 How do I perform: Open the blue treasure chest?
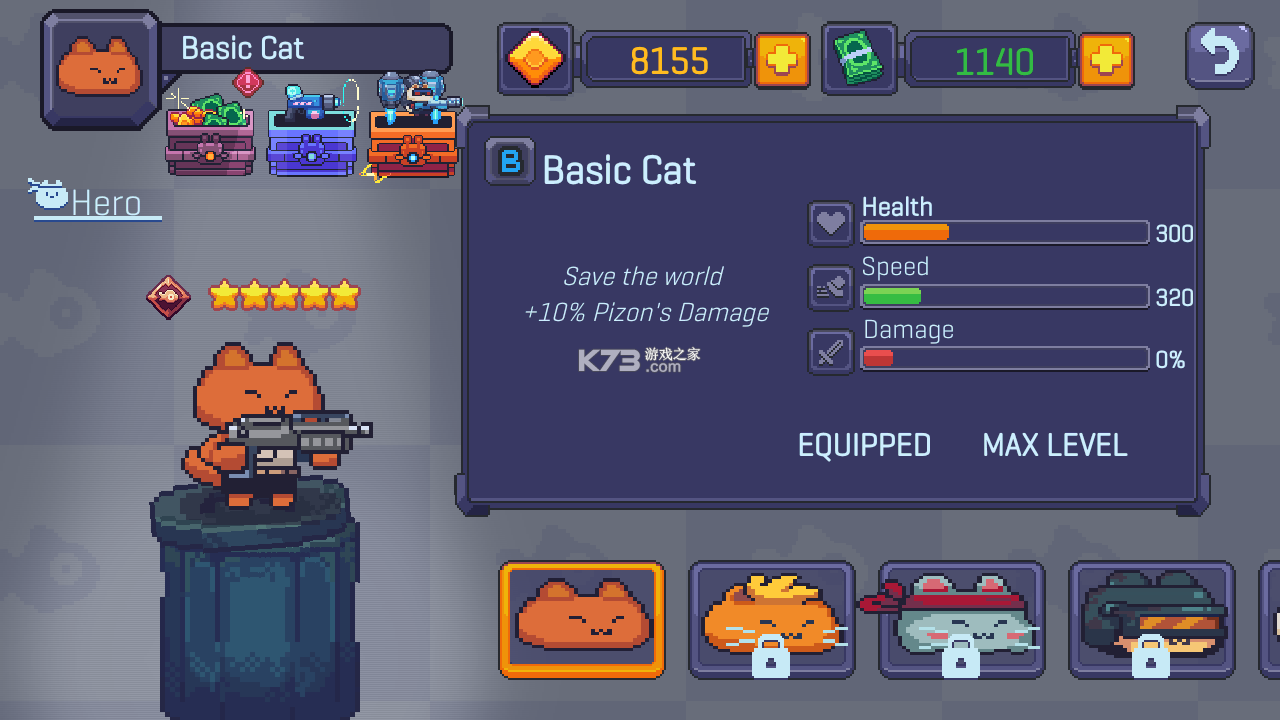tap(312, 145)
